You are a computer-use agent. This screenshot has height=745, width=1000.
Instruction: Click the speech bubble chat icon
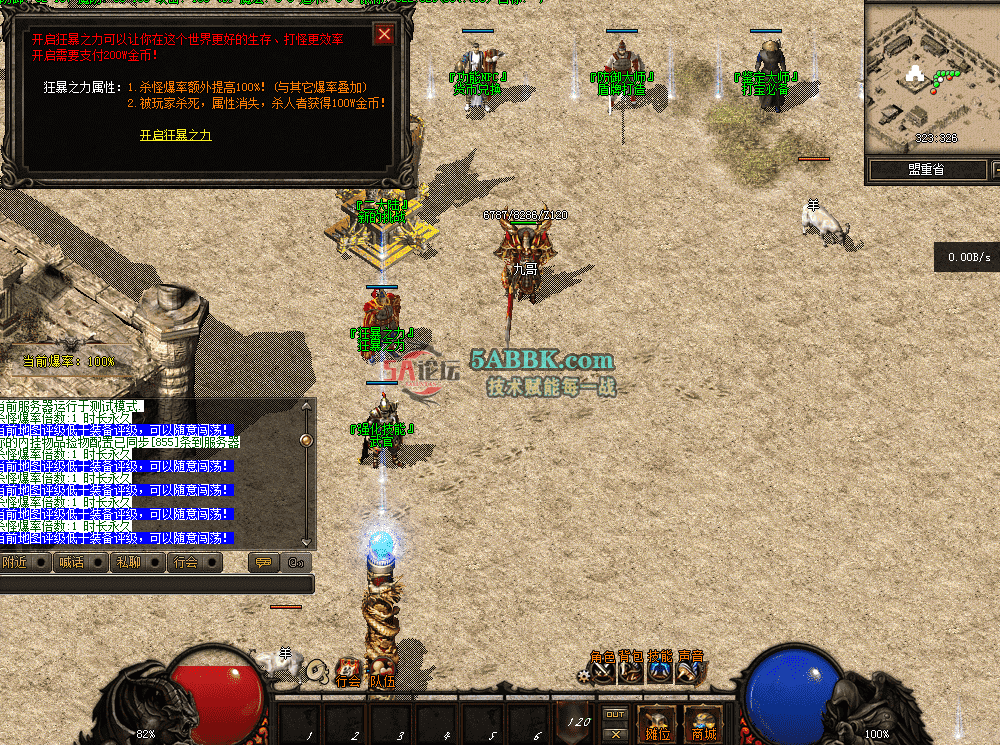(263, 563)
